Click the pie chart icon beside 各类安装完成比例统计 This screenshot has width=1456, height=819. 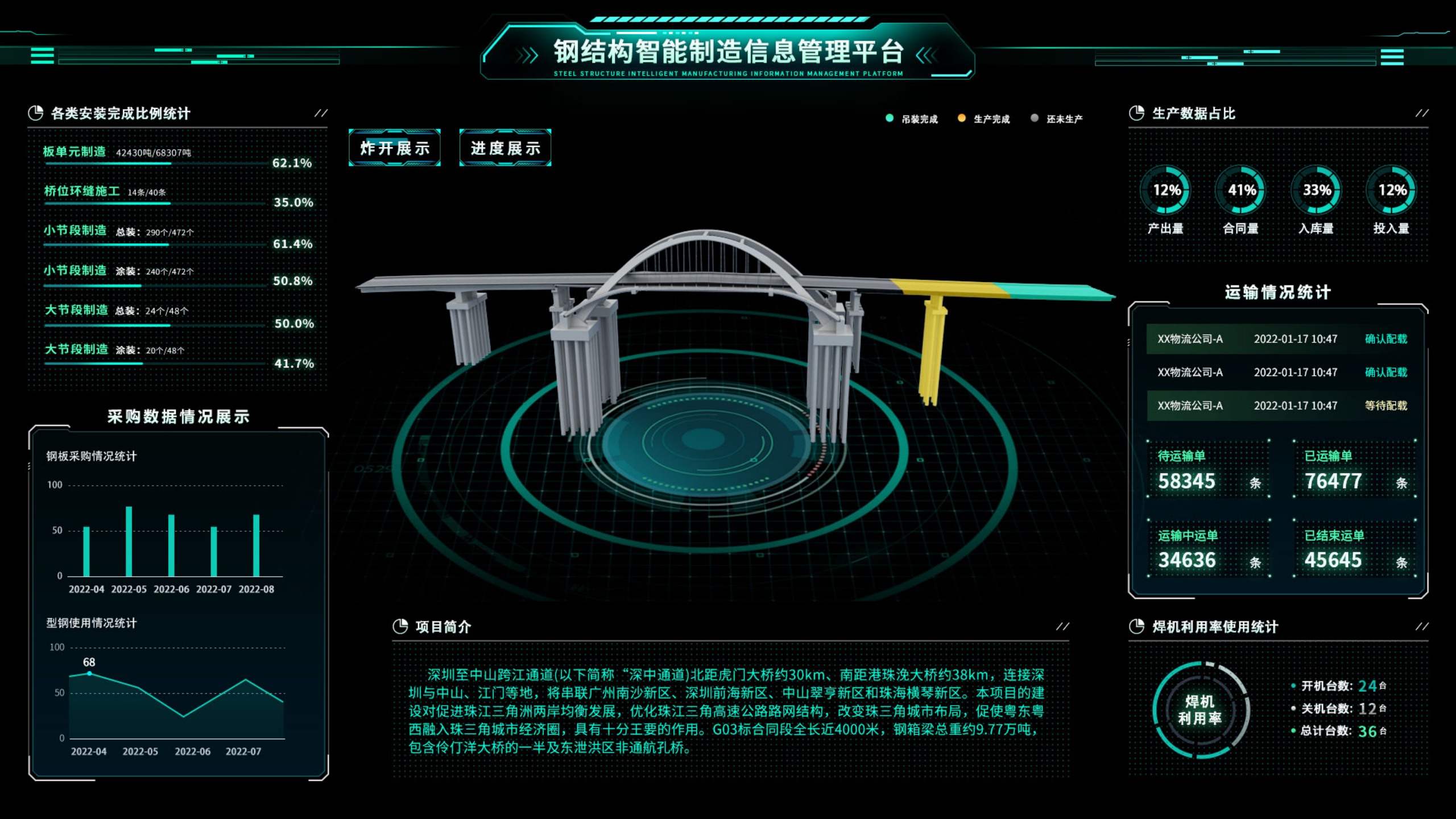(36, 112)
